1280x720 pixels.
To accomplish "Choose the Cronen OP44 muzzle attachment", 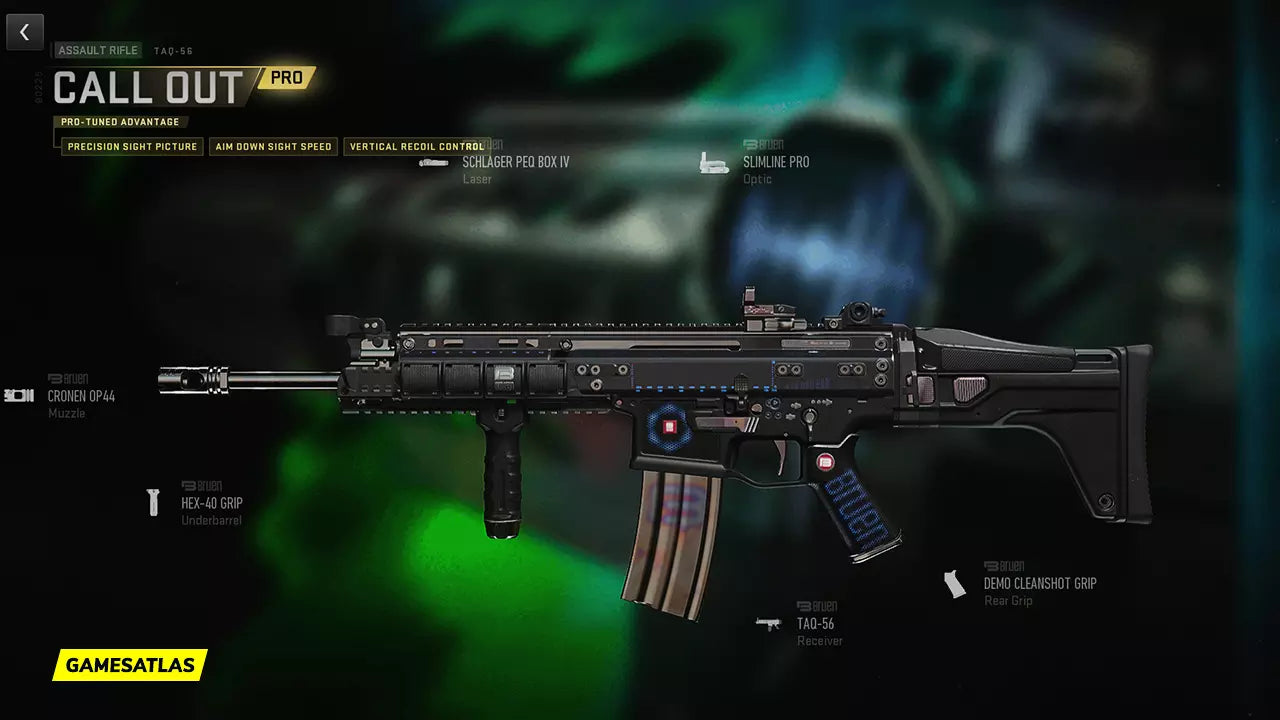I will click(x=81, y=396).
